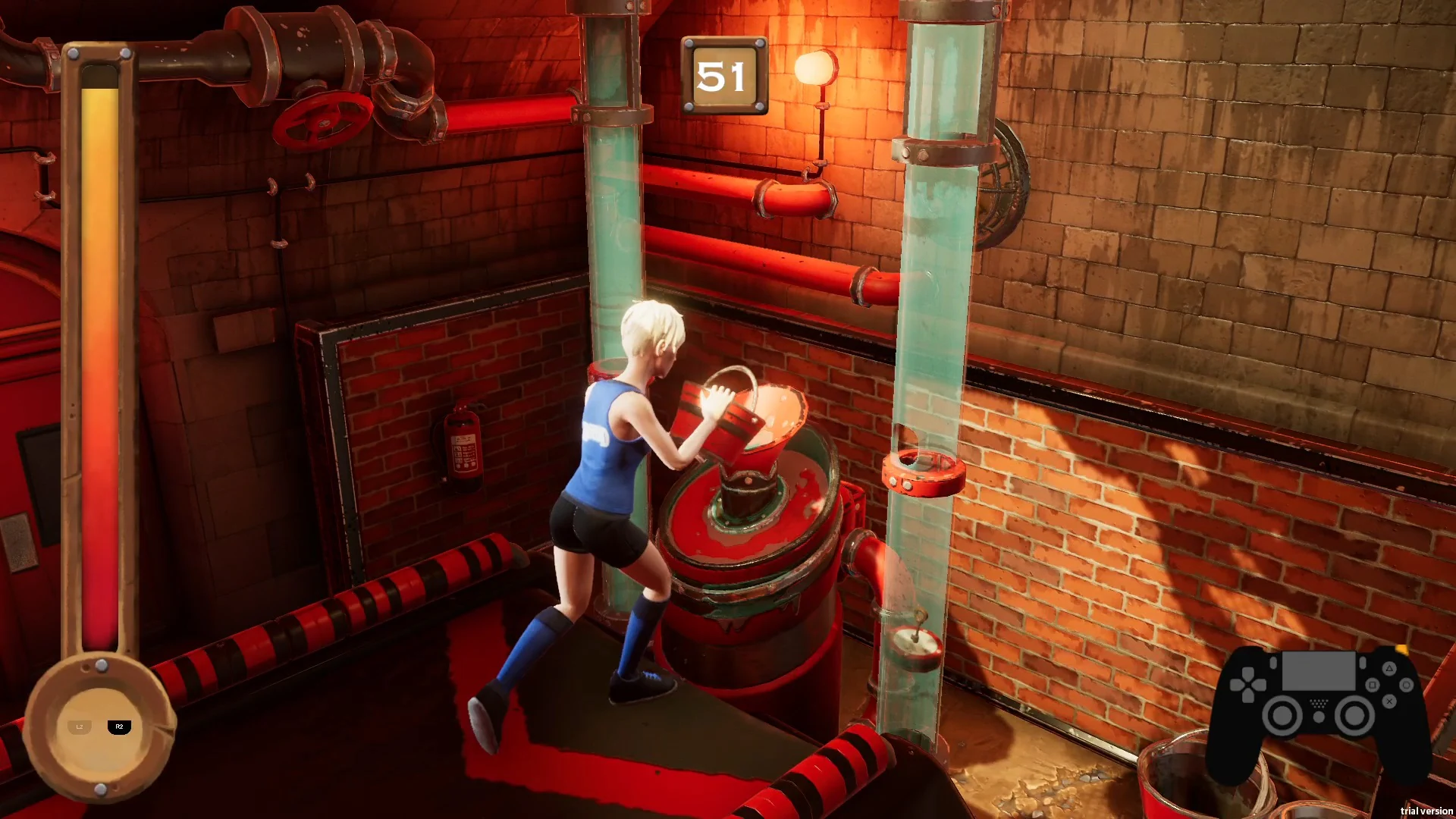Click the Circle button on the controller diagram
This screenshot has width=1456, height=819.
(1407, 685)
